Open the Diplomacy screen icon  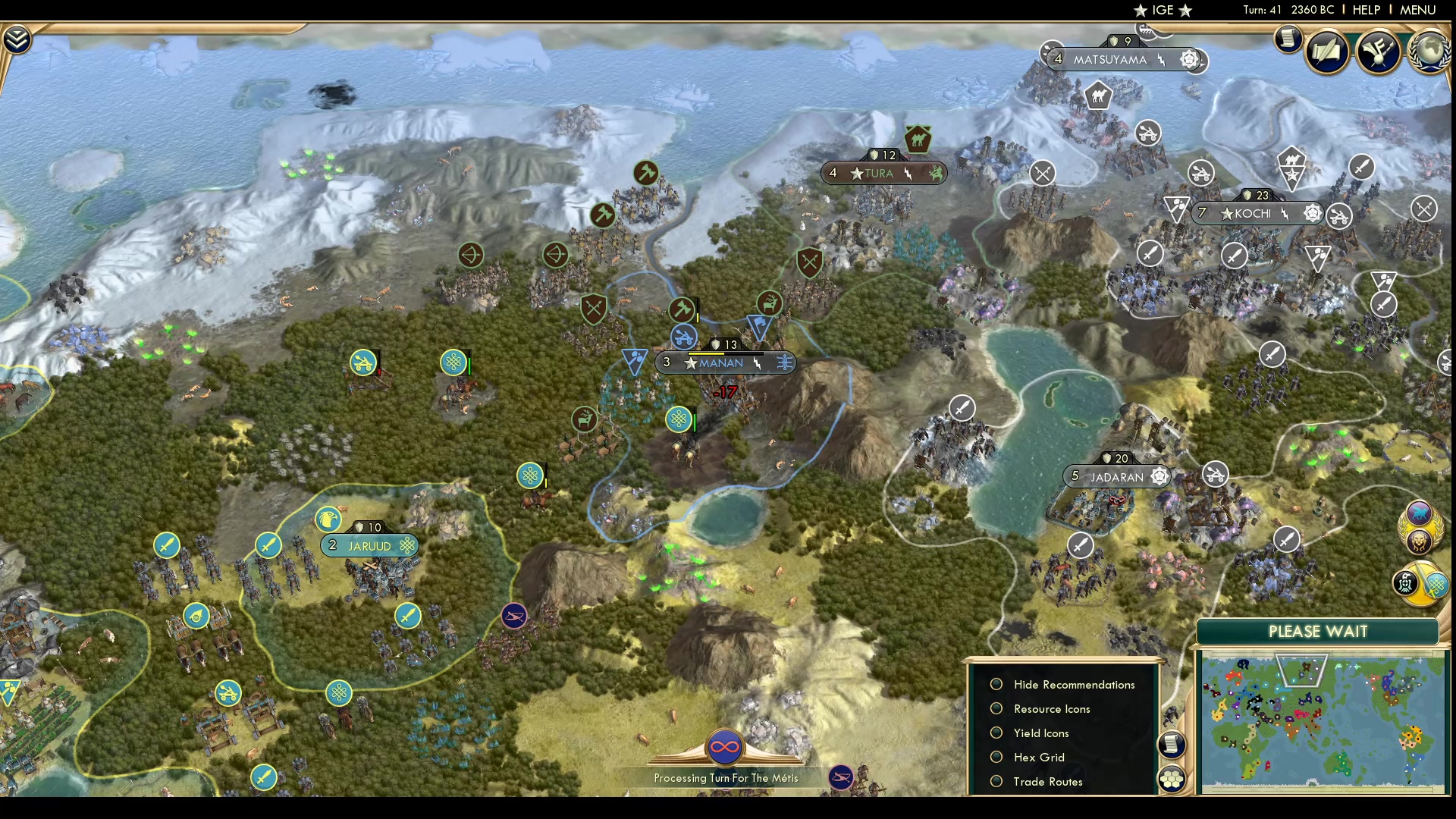[1380, 52]
